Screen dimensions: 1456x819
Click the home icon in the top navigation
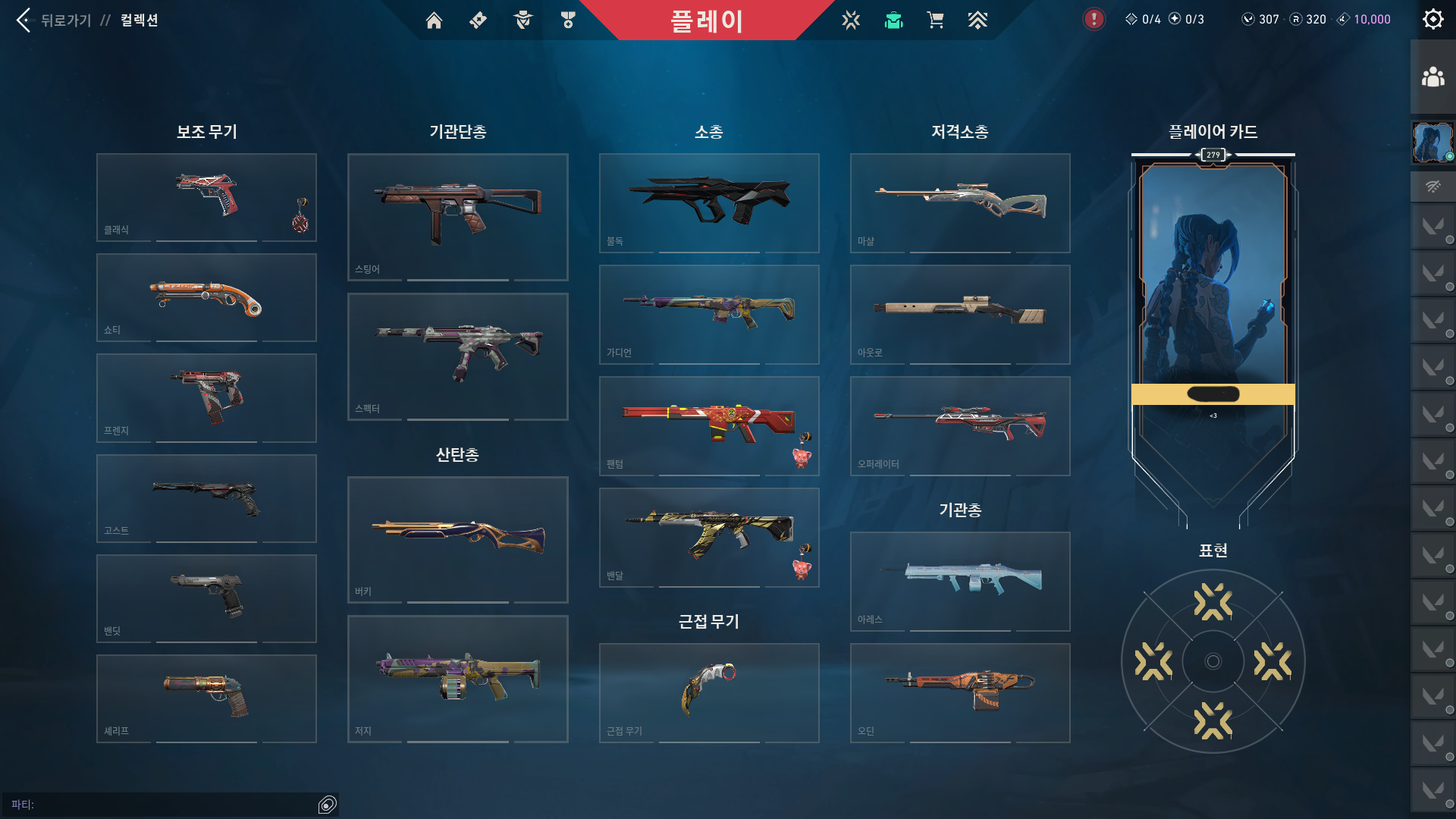click(434, 20)
